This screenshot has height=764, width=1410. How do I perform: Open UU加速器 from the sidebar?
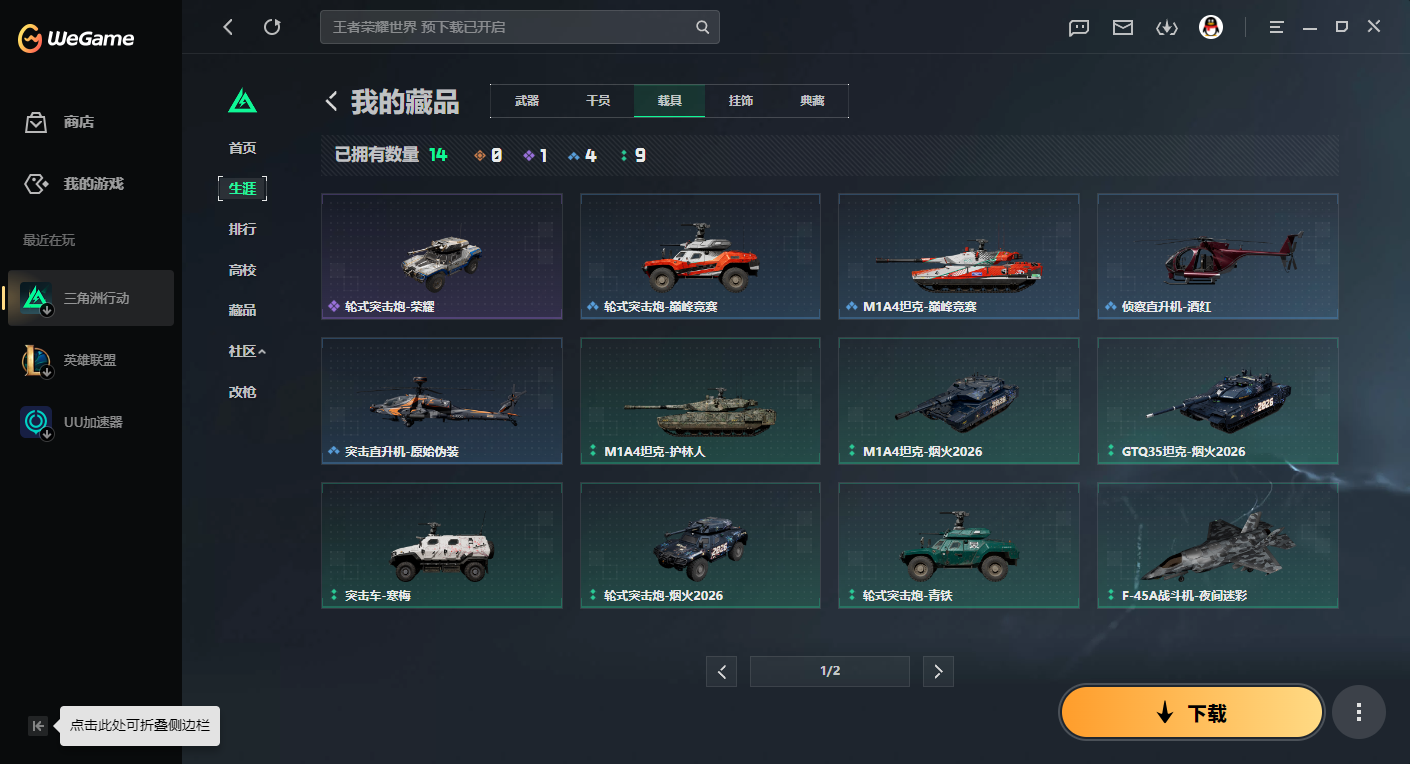pyautogui.click(x=90, y=421)
